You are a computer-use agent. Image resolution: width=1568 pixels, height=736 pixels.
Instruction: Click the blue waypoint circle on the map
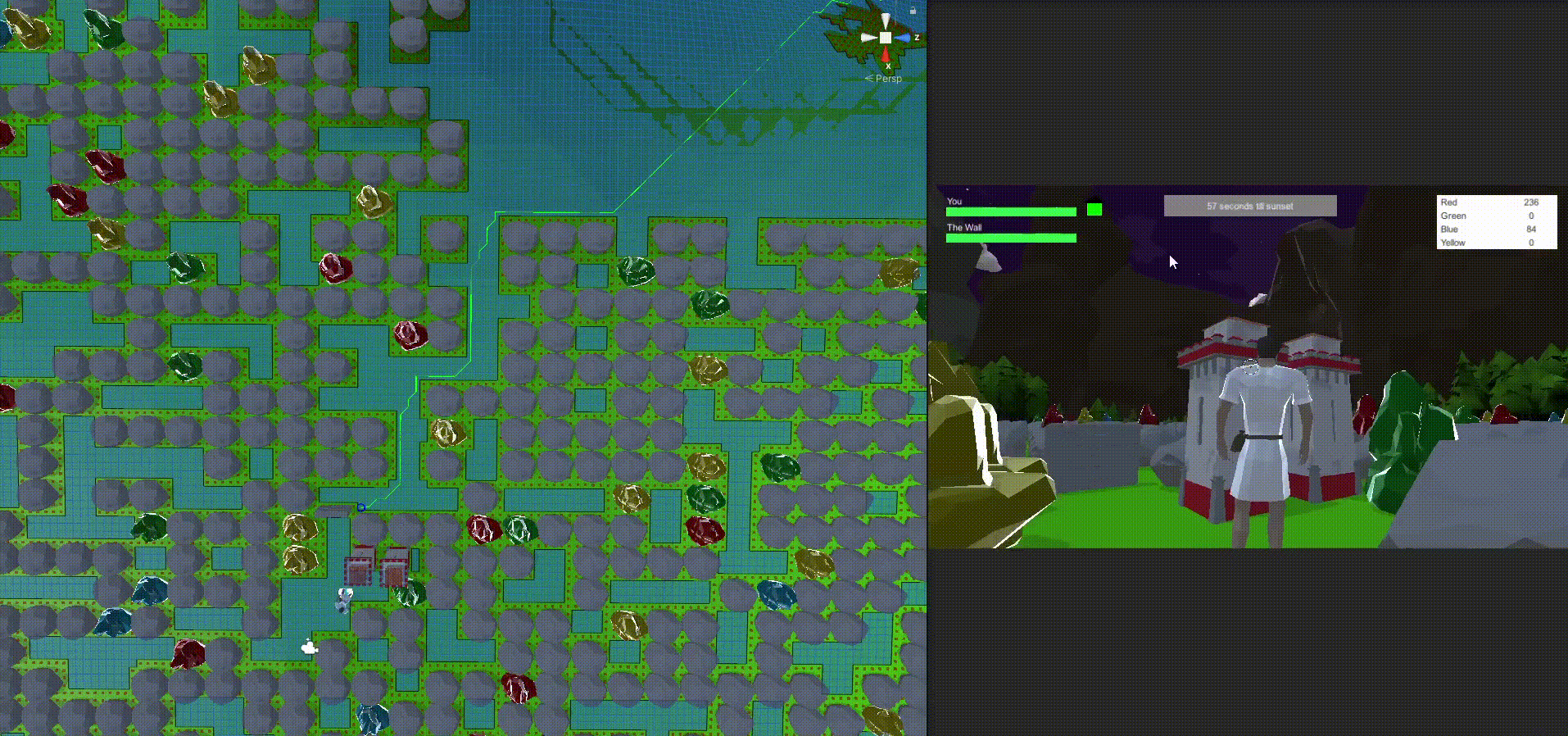pos(361,507)
